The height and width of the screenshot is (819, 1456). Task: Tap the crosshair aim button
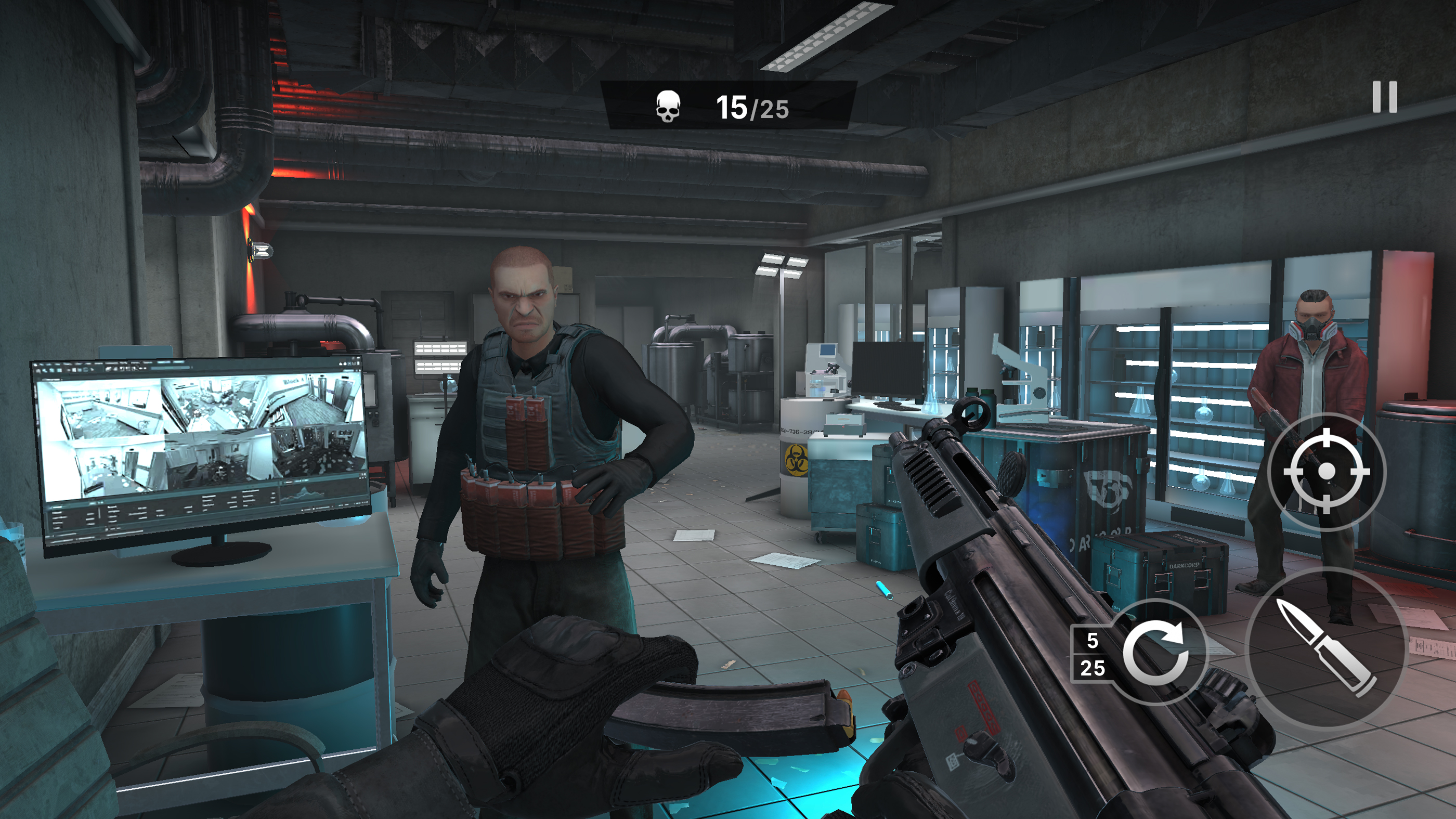click(x=1326, y=471)
